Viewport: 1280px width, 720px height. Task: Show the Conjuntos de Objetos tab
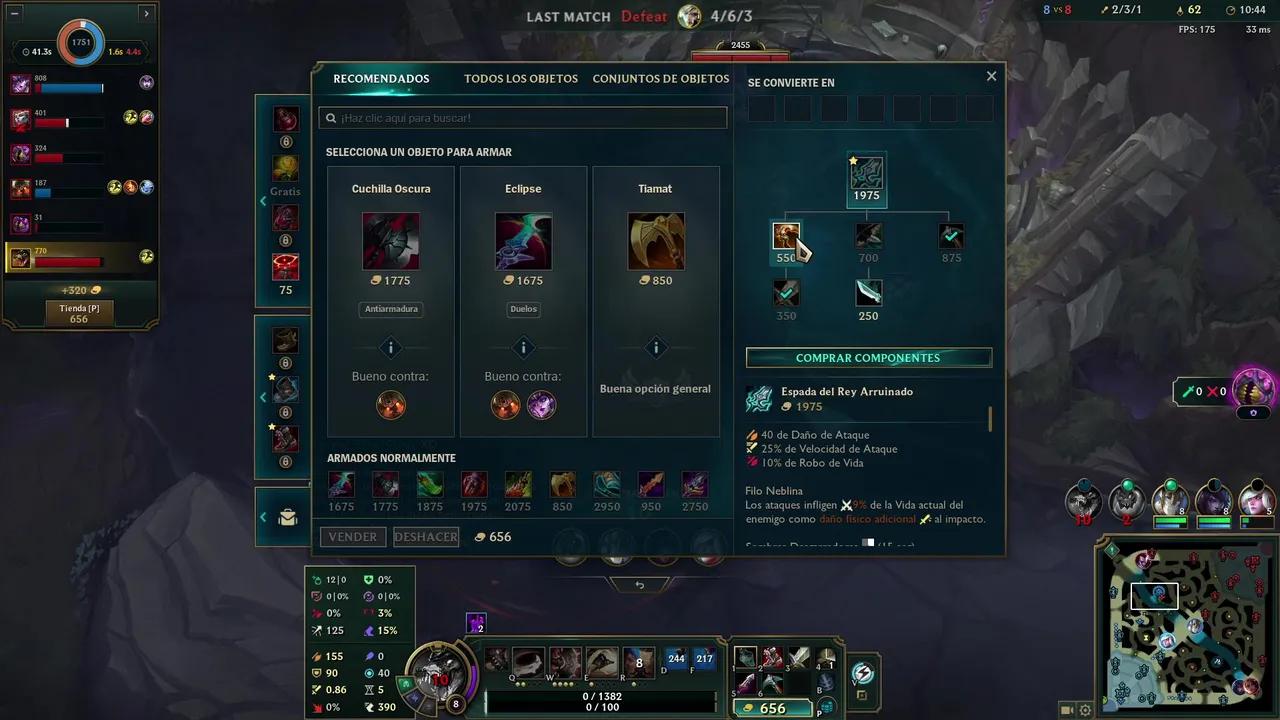pyautogui.click(x=660, y=79)
